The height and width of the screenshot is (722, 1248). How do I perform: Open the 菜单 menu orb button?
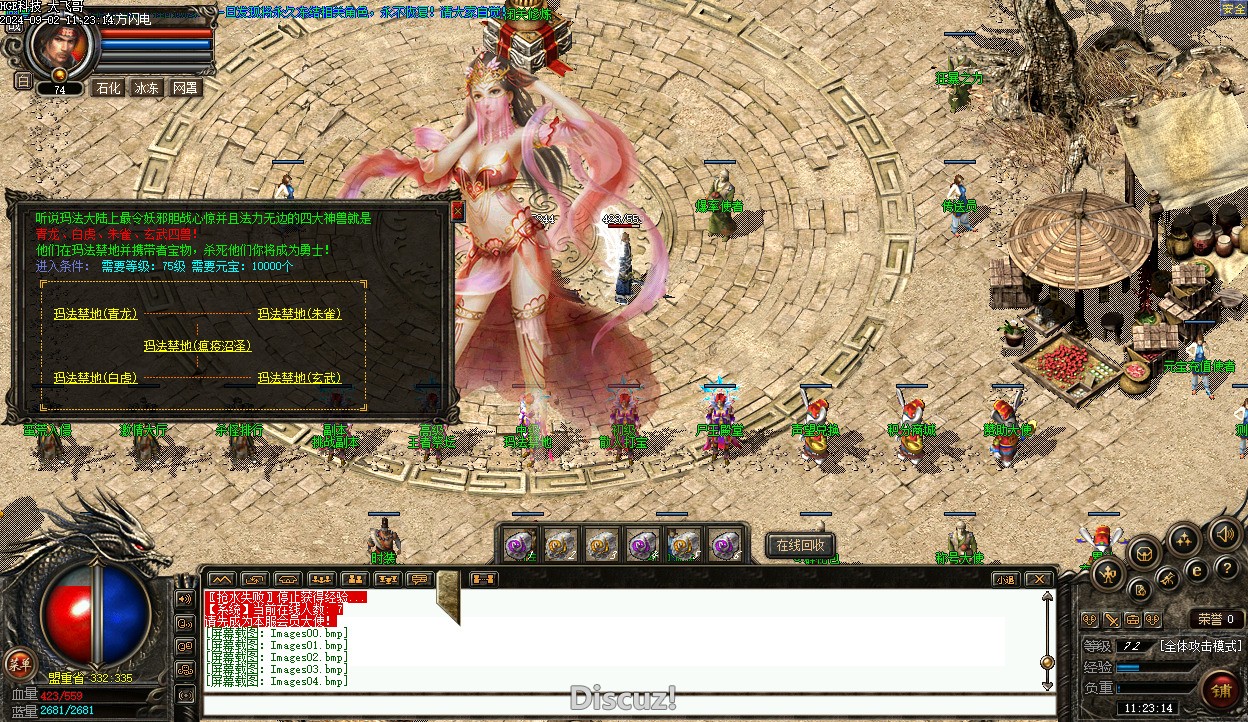click(19, 662)
